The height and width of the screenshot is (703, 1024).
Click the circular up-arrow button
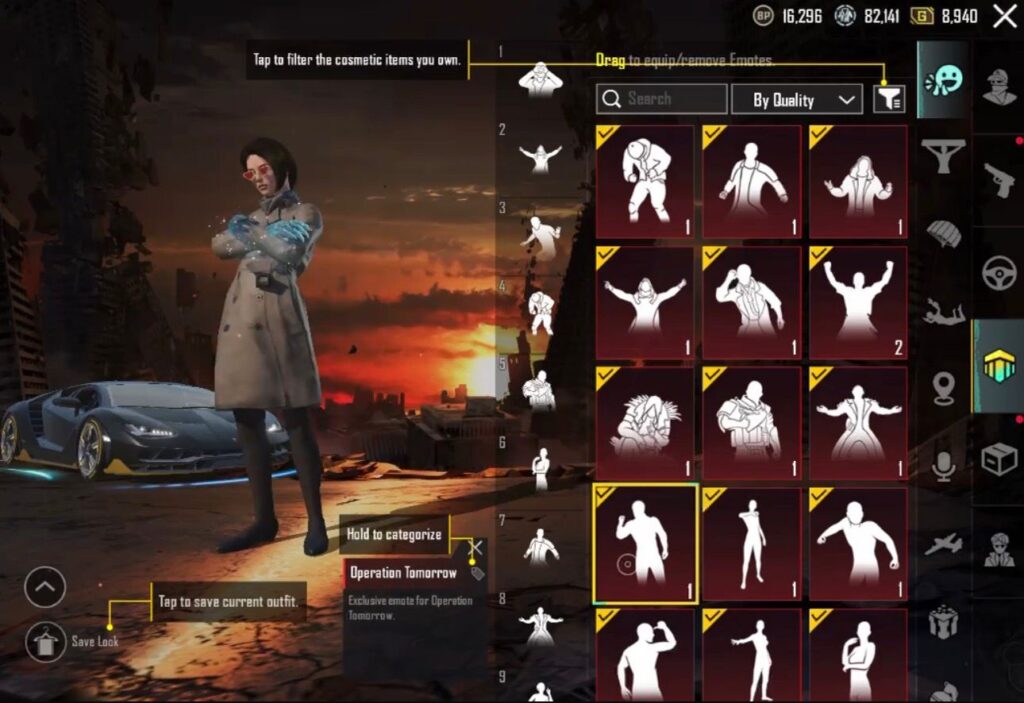click(x=45, y=587)
